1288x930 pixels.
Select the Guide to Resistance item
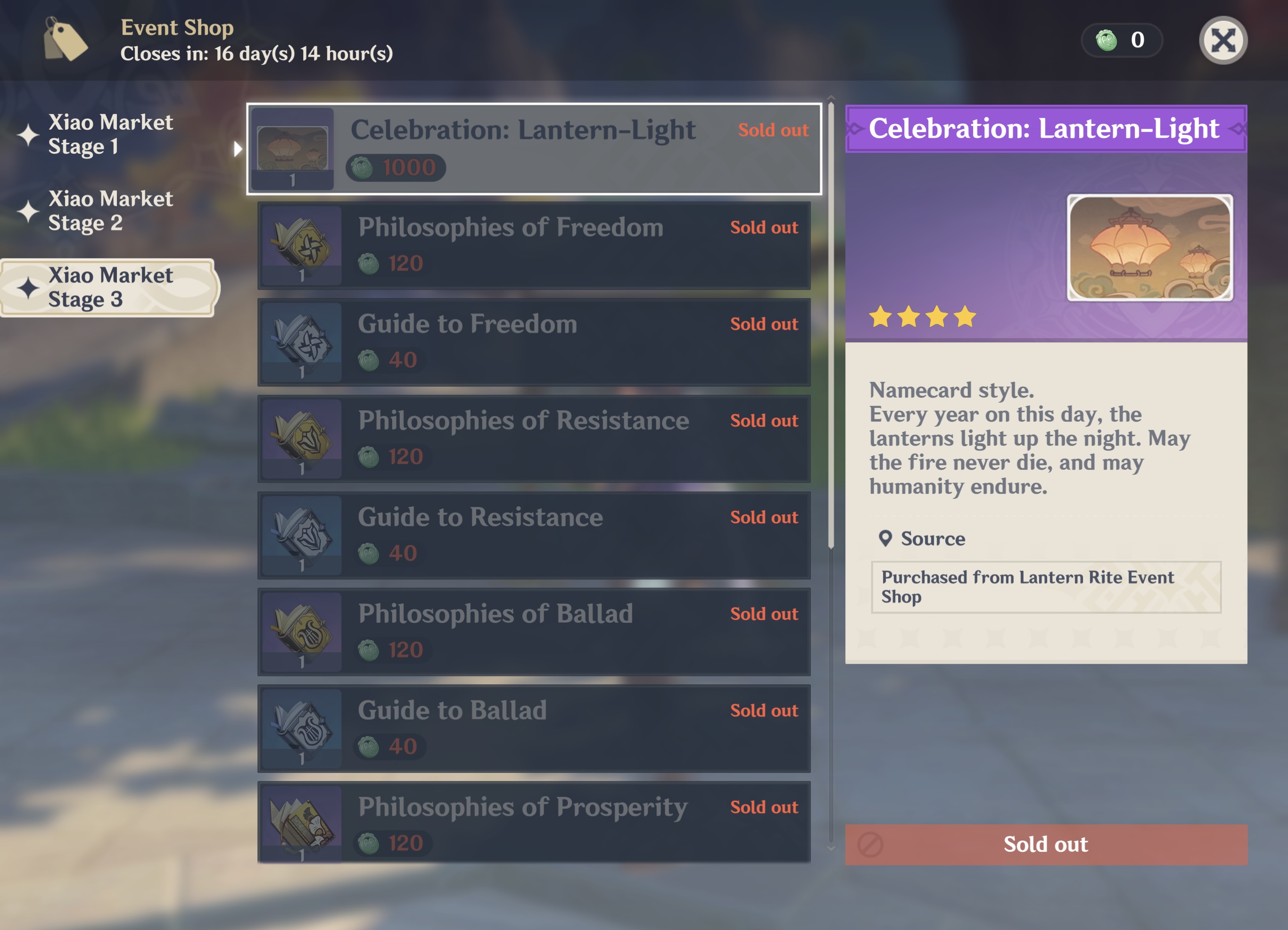[x=534, y=535]
